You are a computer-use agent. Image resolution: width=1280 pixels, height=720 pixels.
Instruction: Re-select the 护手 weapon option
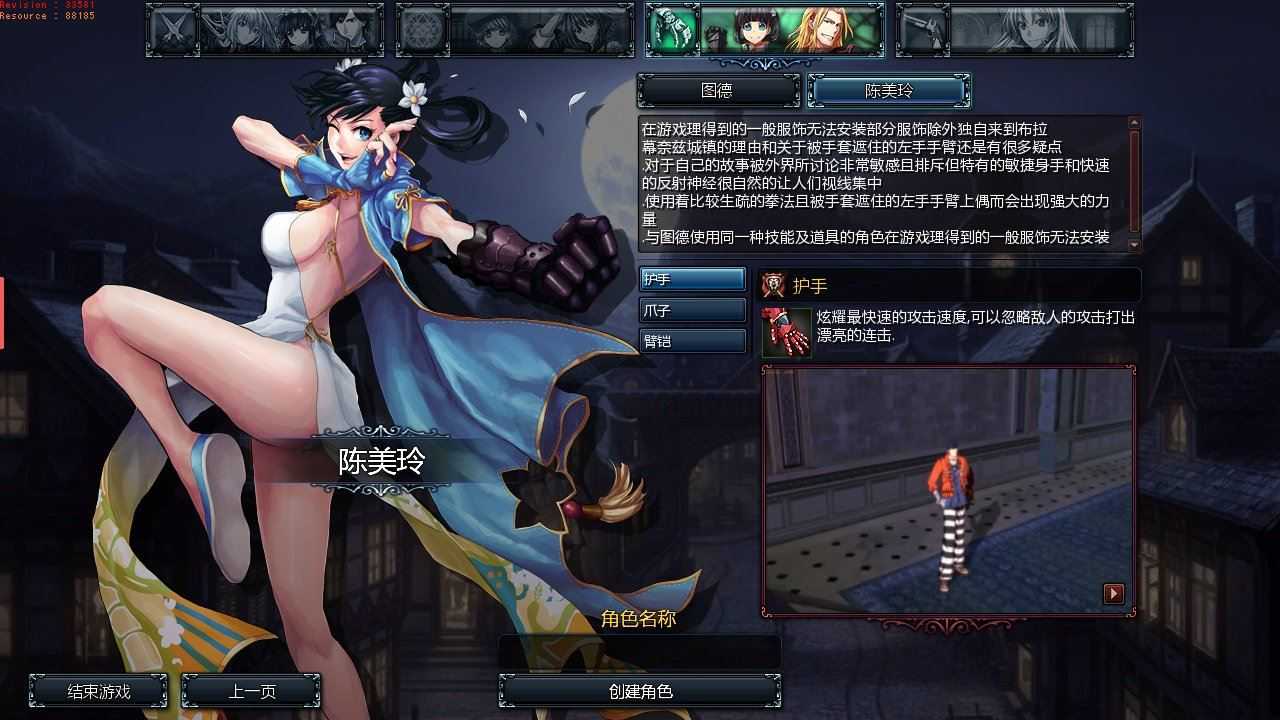[690, 279]
